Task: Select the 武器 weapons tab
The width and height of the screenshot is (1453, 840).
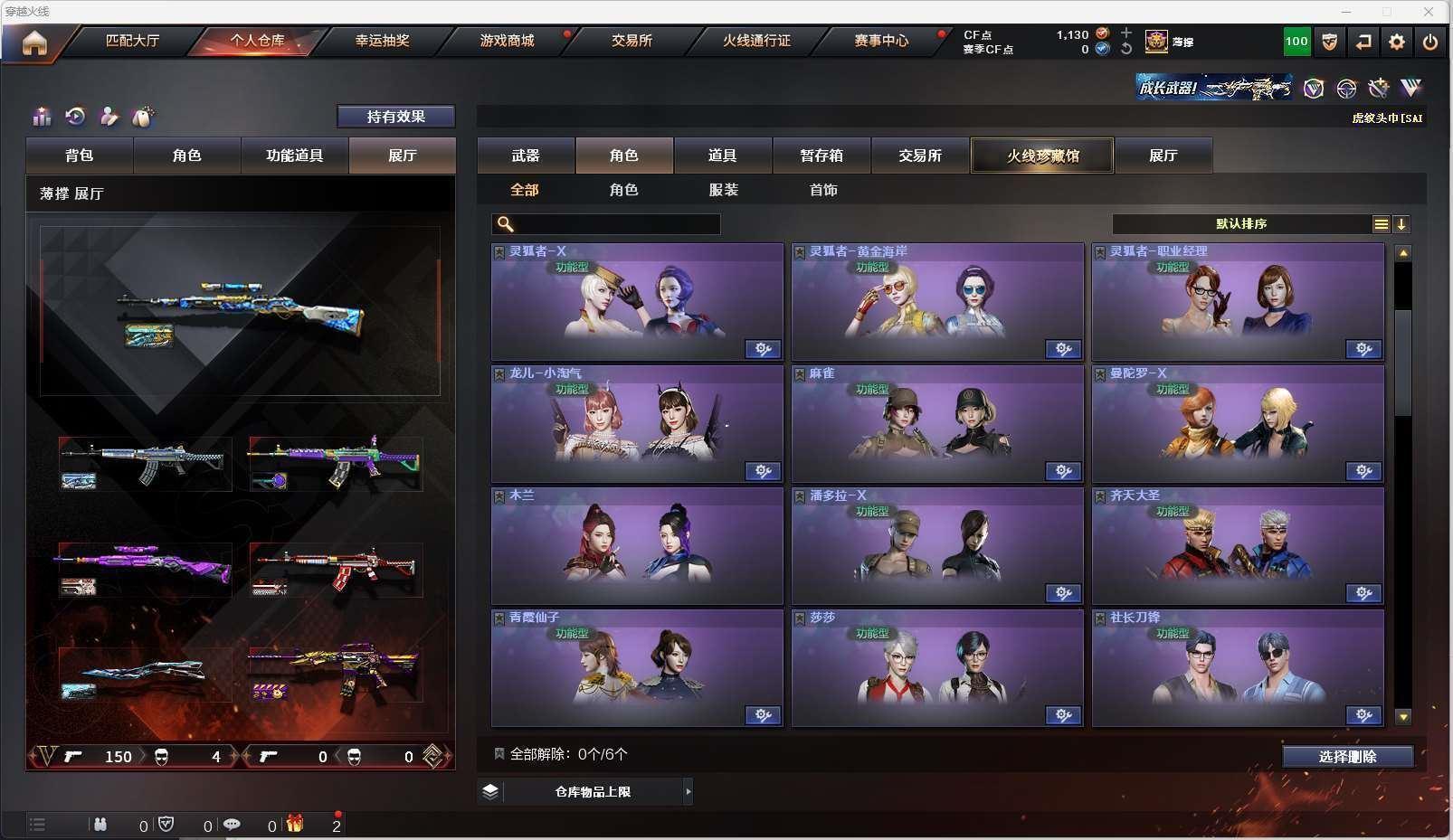Action: coord(526,156)
